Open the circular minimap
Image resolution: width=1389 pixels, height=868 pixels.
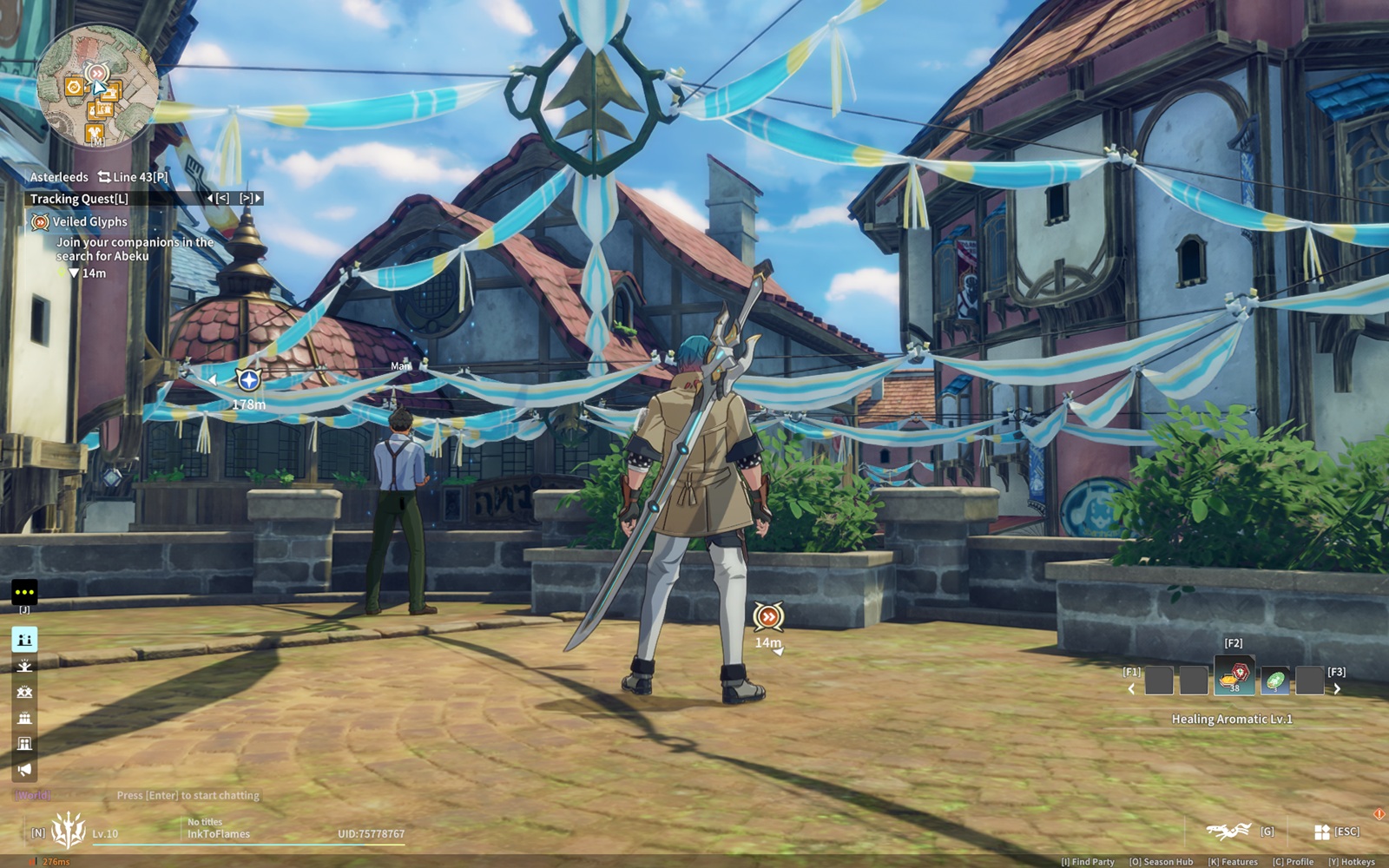[97, 86]
